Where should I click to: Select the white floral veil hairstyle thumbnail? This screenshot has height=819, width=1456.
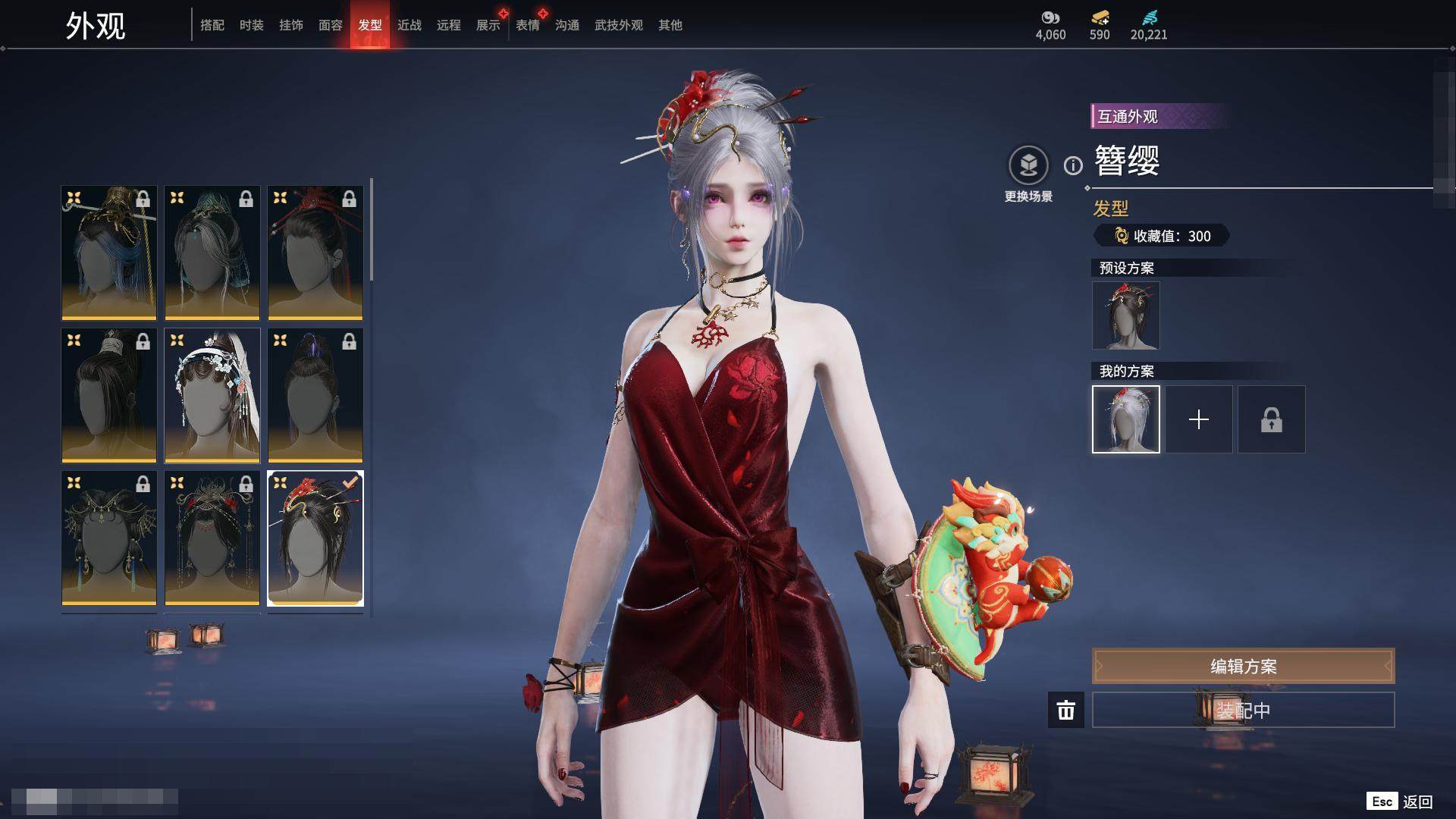pos(212,395)
